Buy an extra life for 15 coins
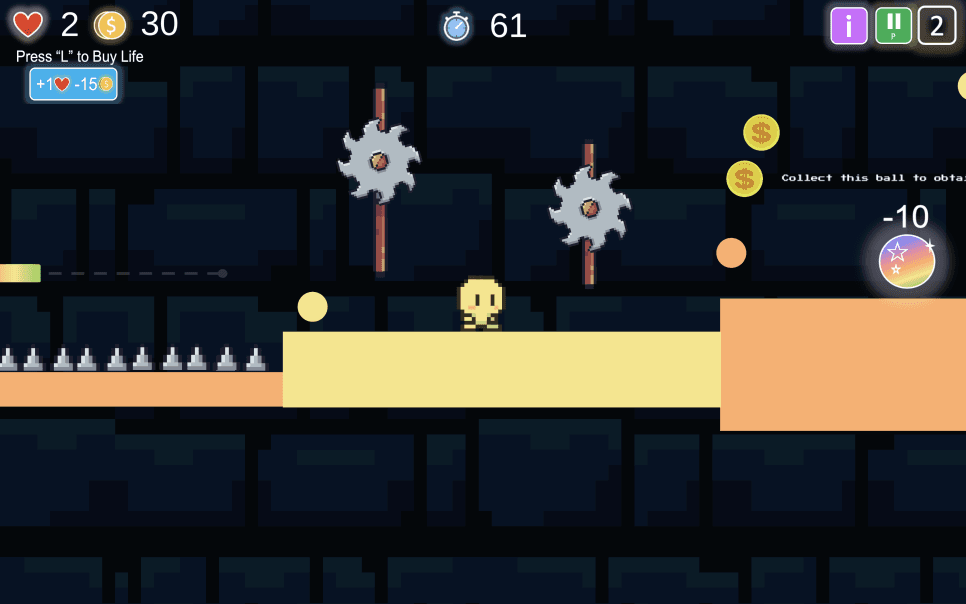This screenshot has width=966, height=604. (x=73, y=85)
